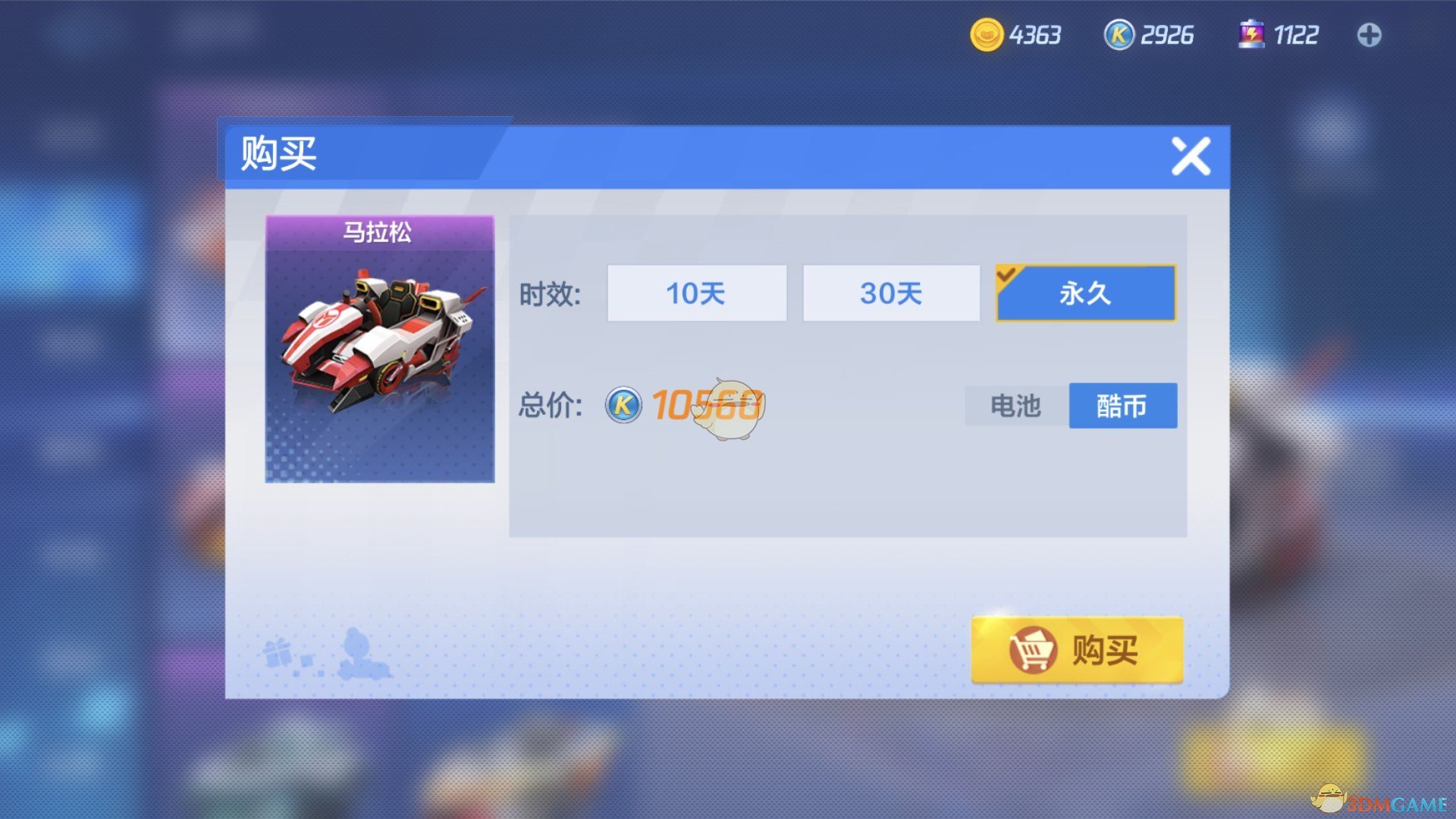Click the gold coin currency icon
The image size is (1456, 819).
[987, 34]
